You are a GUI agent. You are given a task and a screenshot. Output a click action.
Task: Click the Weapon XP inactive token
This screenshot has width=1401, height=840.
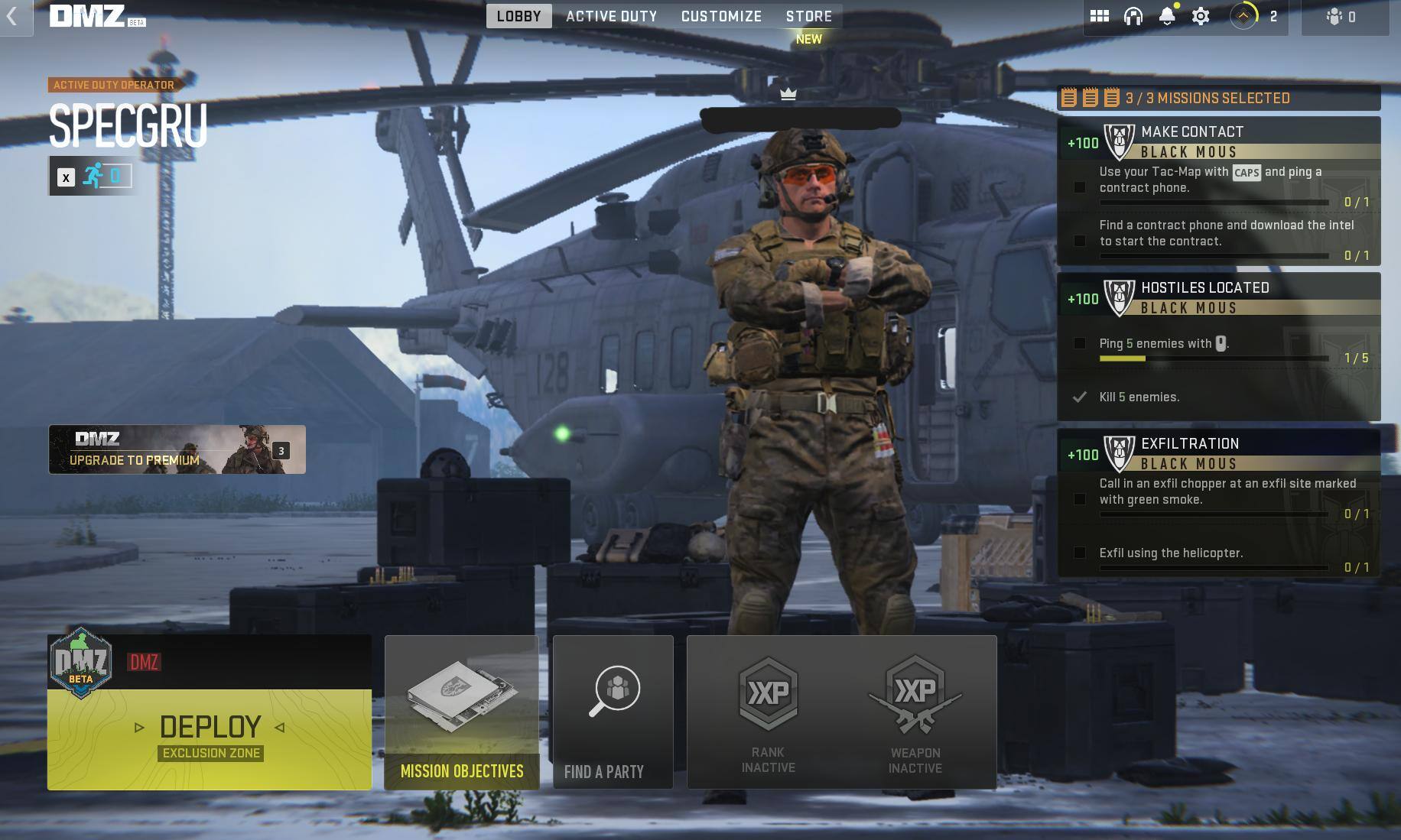coord(915,712)
